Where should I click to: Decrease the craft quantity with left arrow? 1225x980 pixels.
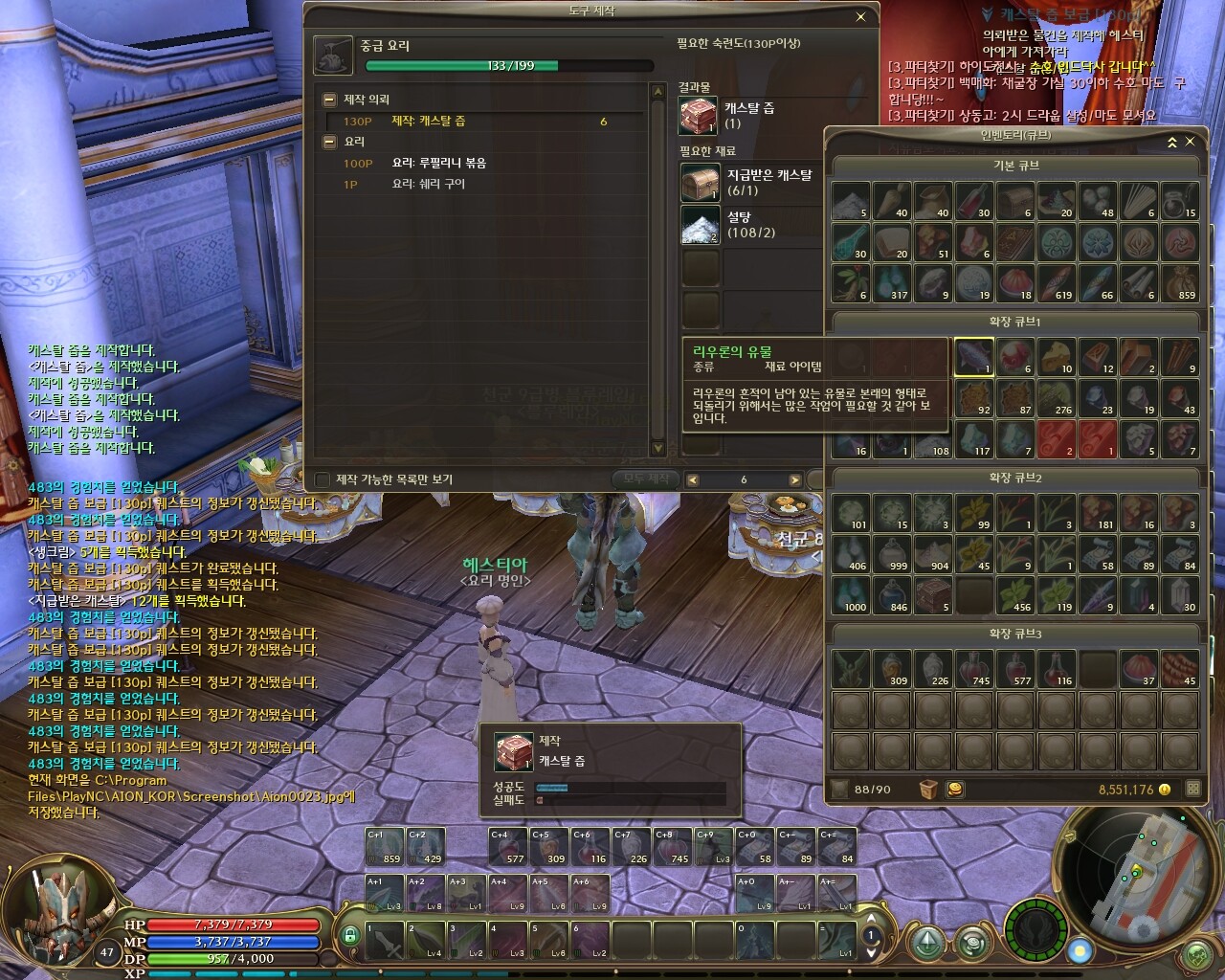(693, 479)
